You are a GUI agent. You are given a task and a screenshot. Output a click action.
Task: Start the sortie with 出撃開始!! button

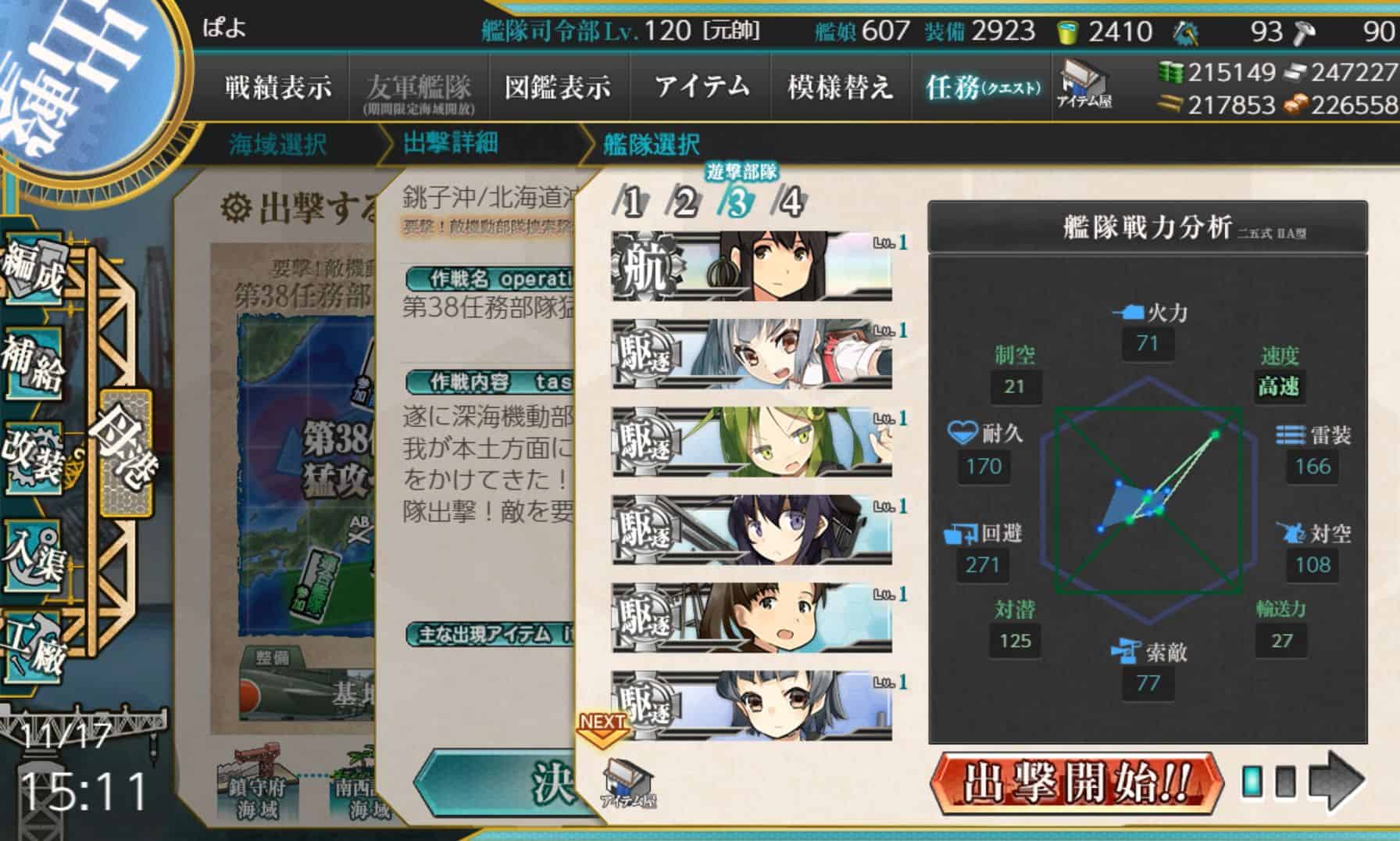click(1075, 781)
